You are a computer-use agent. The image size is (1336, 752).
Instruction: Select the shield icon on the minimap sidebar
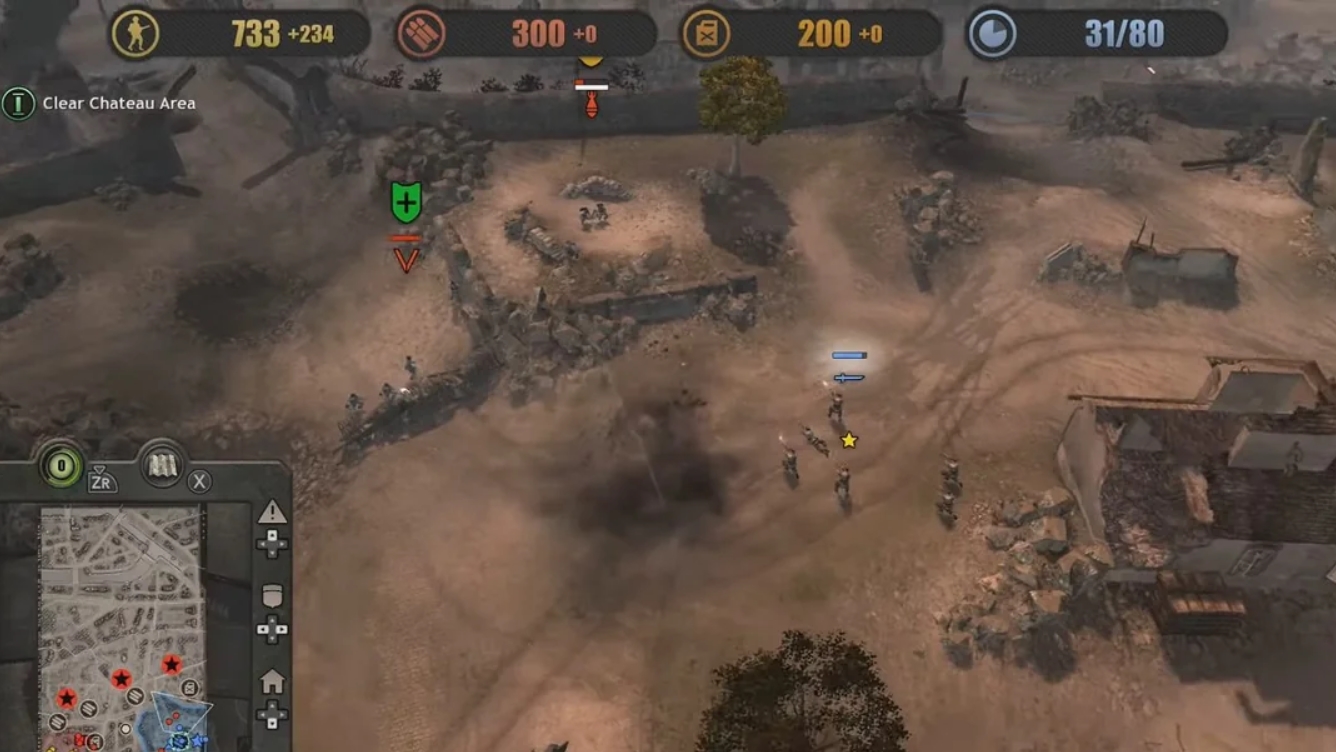pyautogui.click(x=270, y=592)
